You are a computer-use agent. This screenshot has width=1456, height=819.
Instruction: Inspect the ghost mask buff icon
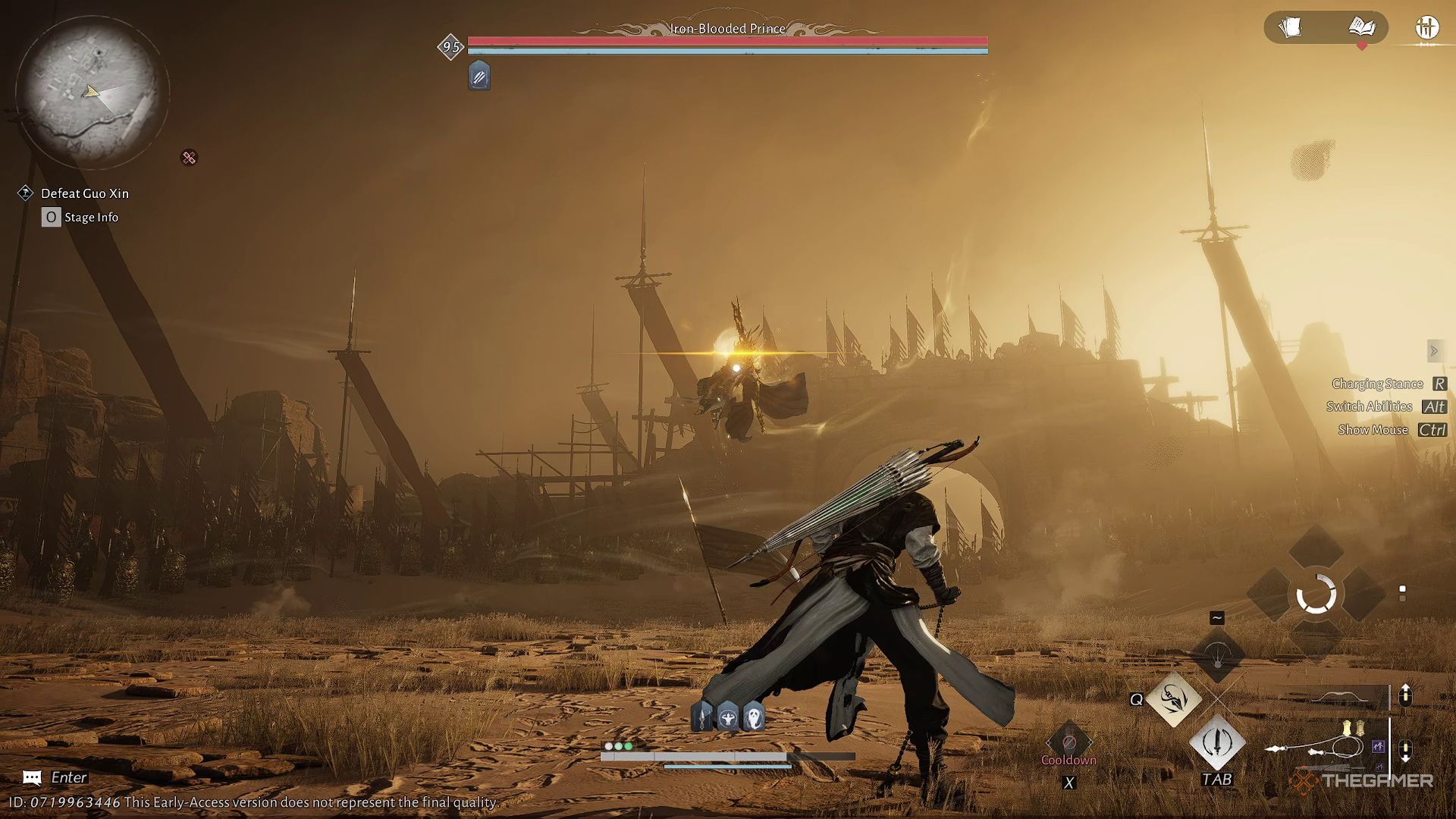754,717
